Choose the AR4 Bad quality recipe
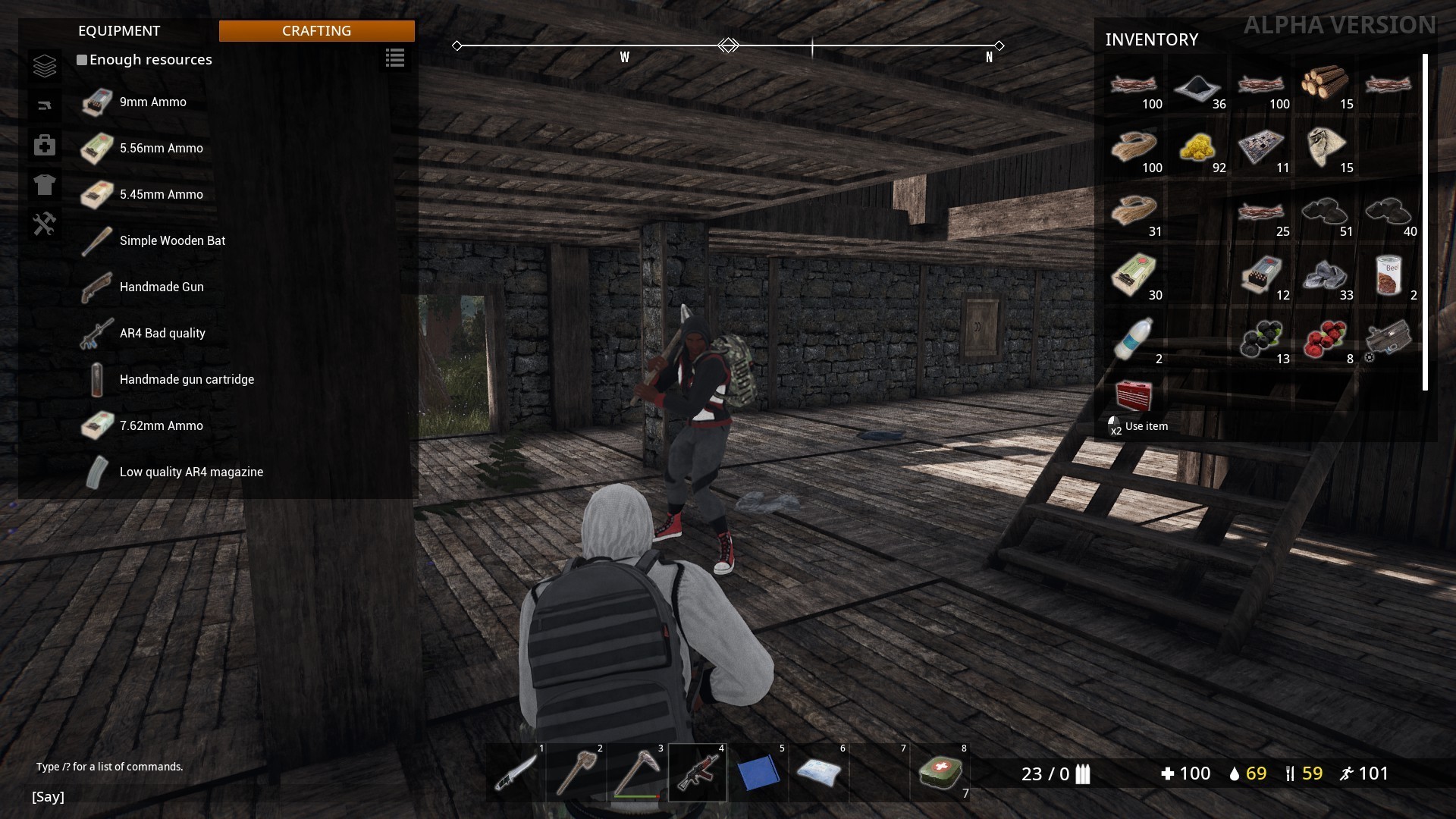The height and width of the screenshot is (819, 1456). [x=162, y=333]
